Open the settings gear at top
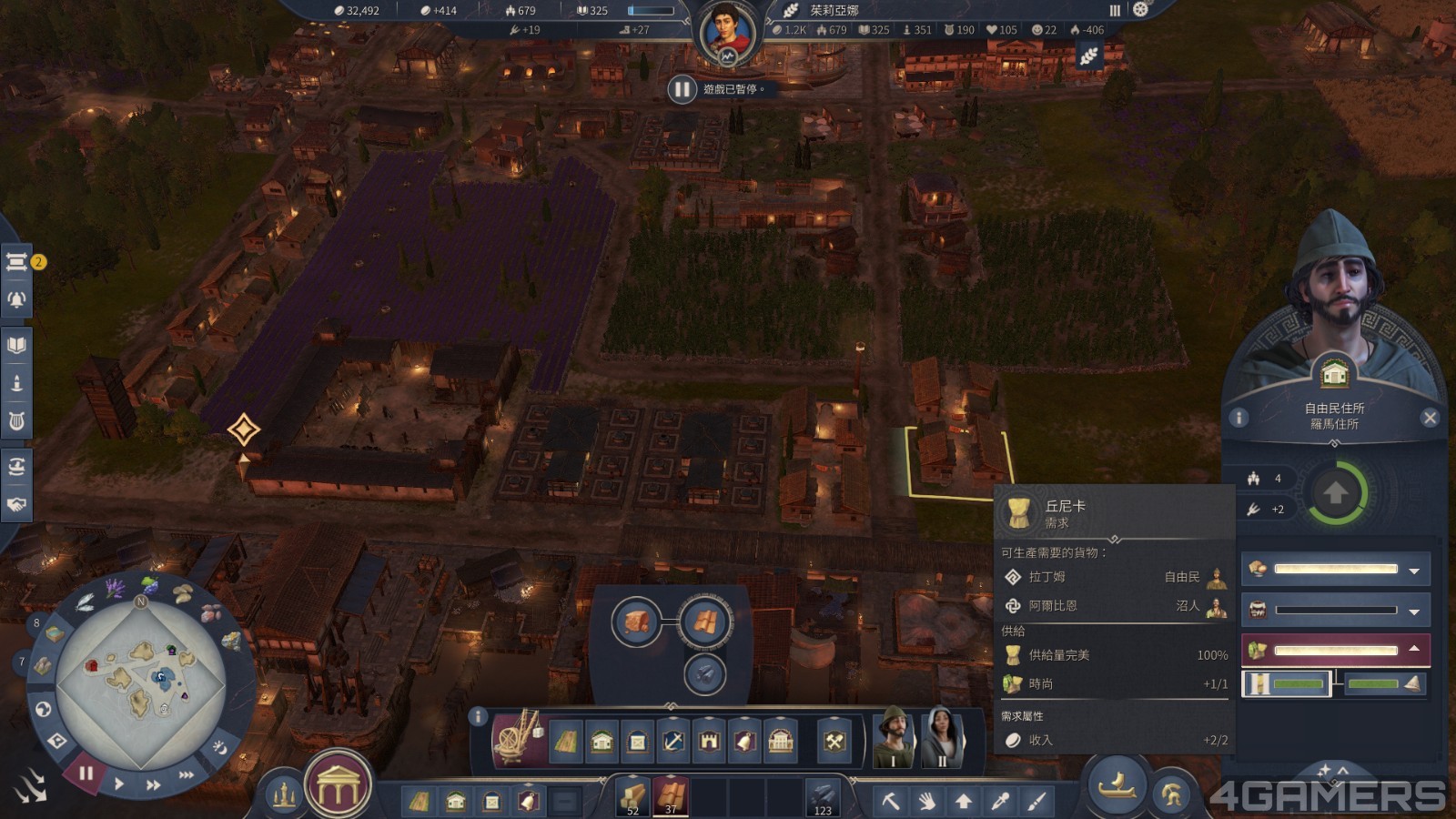This screenshot has width=1456, height=819. click(1140, 10)
